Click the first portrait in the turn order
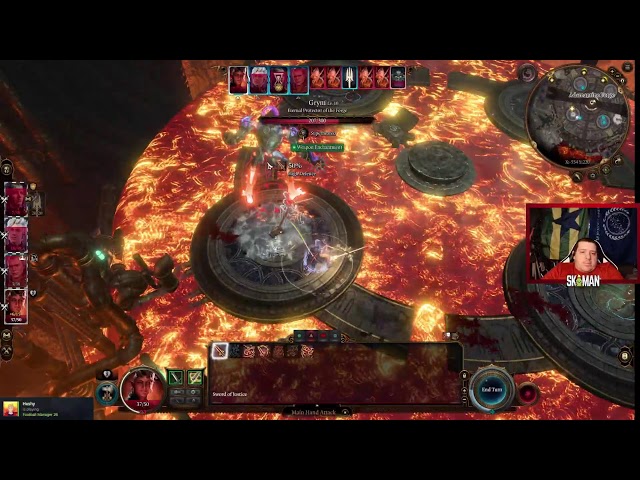The height and width of the screenshot is (480, 640). click(239, 79)
